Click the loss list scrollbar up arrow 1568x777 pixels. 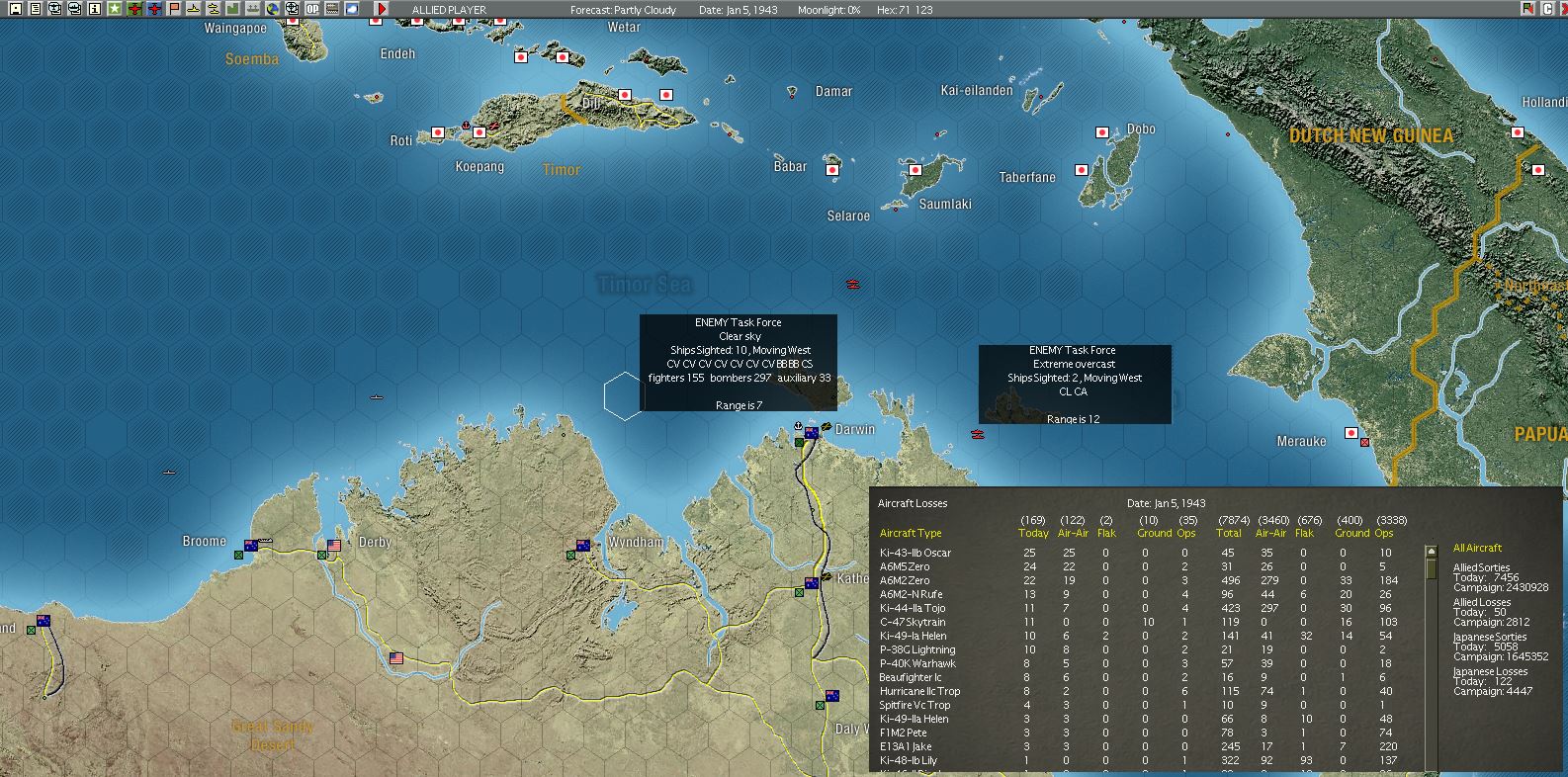click(x=1431, y=550)
